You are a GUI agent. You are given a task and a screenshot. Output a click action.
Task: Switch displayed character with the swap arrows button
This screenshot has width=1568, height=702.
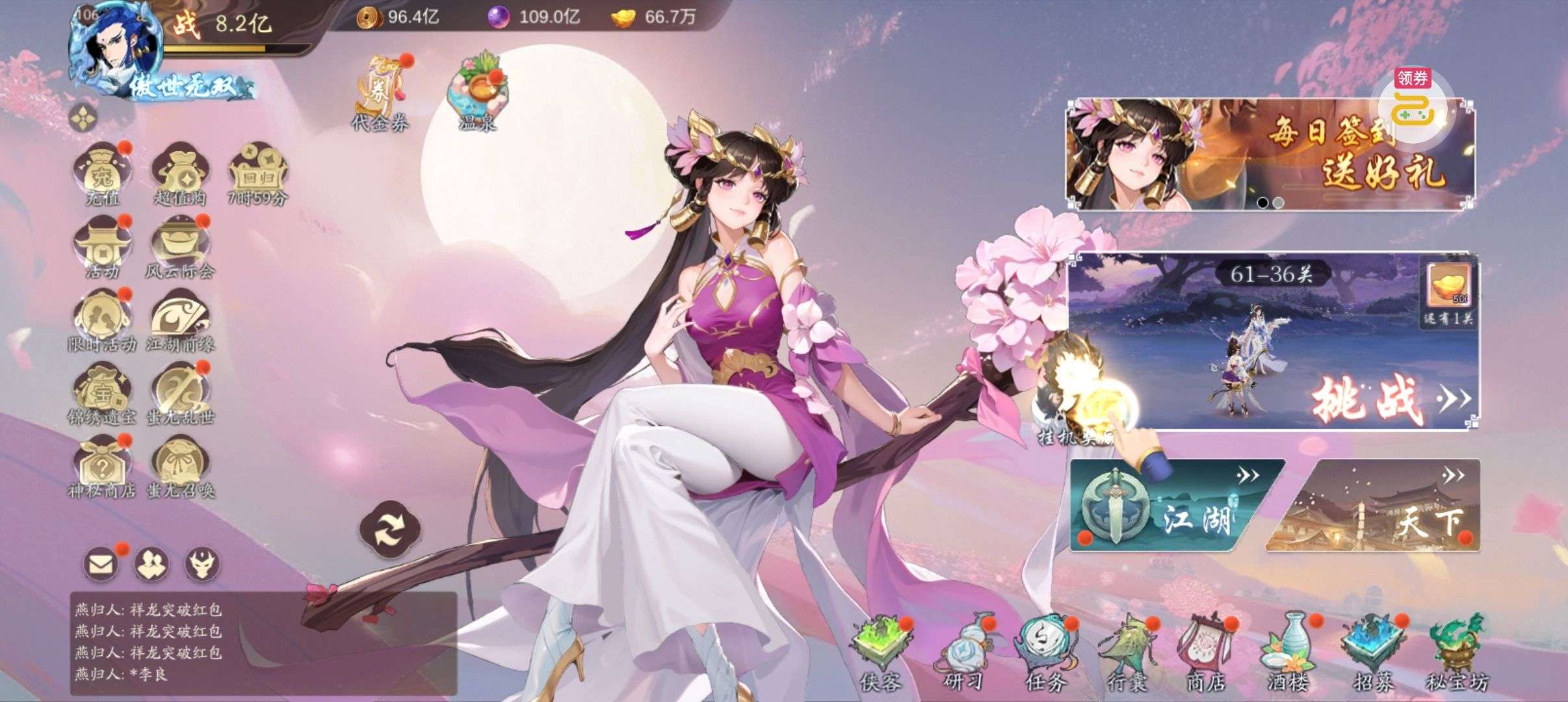coord(390,530)
